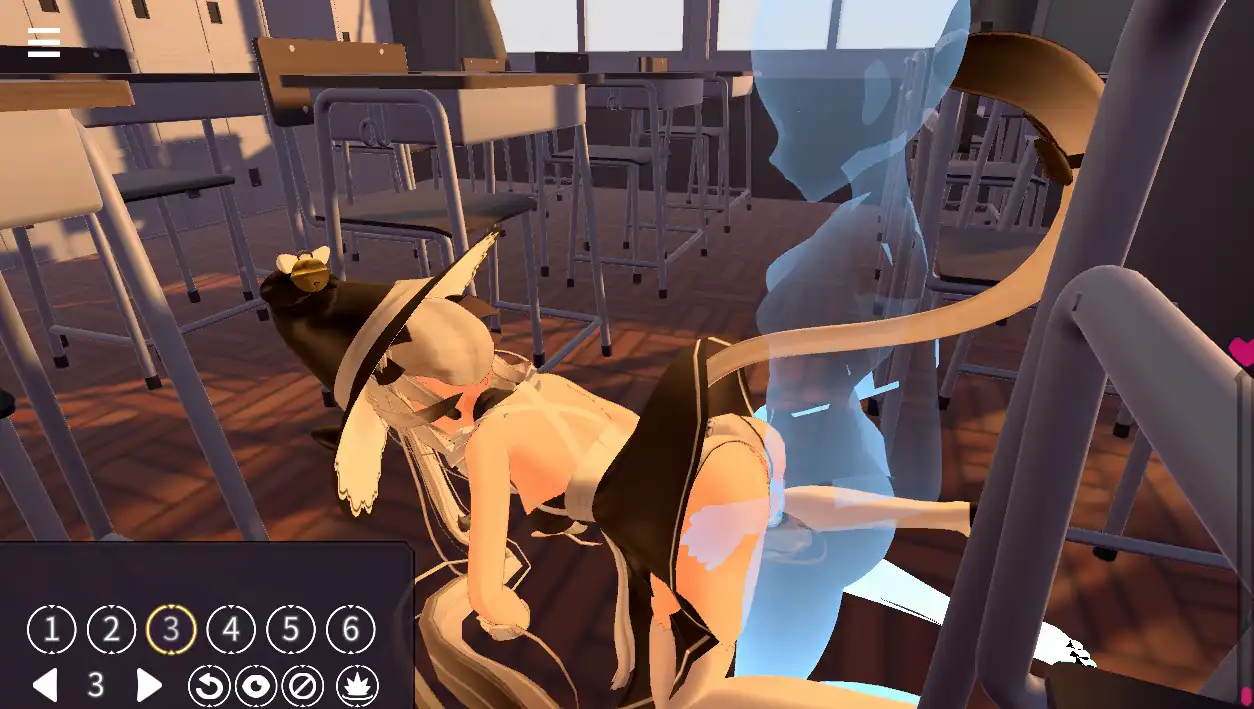Select numbered button 2
The height and width of the screenshot is (709, 1254).
coord(111,630)
